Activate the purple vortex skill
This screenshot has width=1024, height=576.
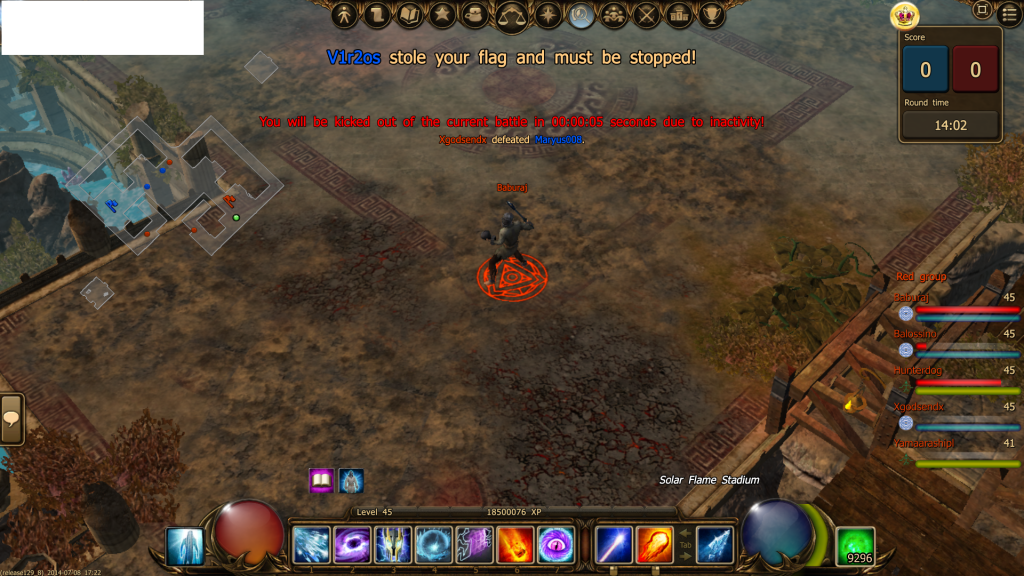(352, 545)
